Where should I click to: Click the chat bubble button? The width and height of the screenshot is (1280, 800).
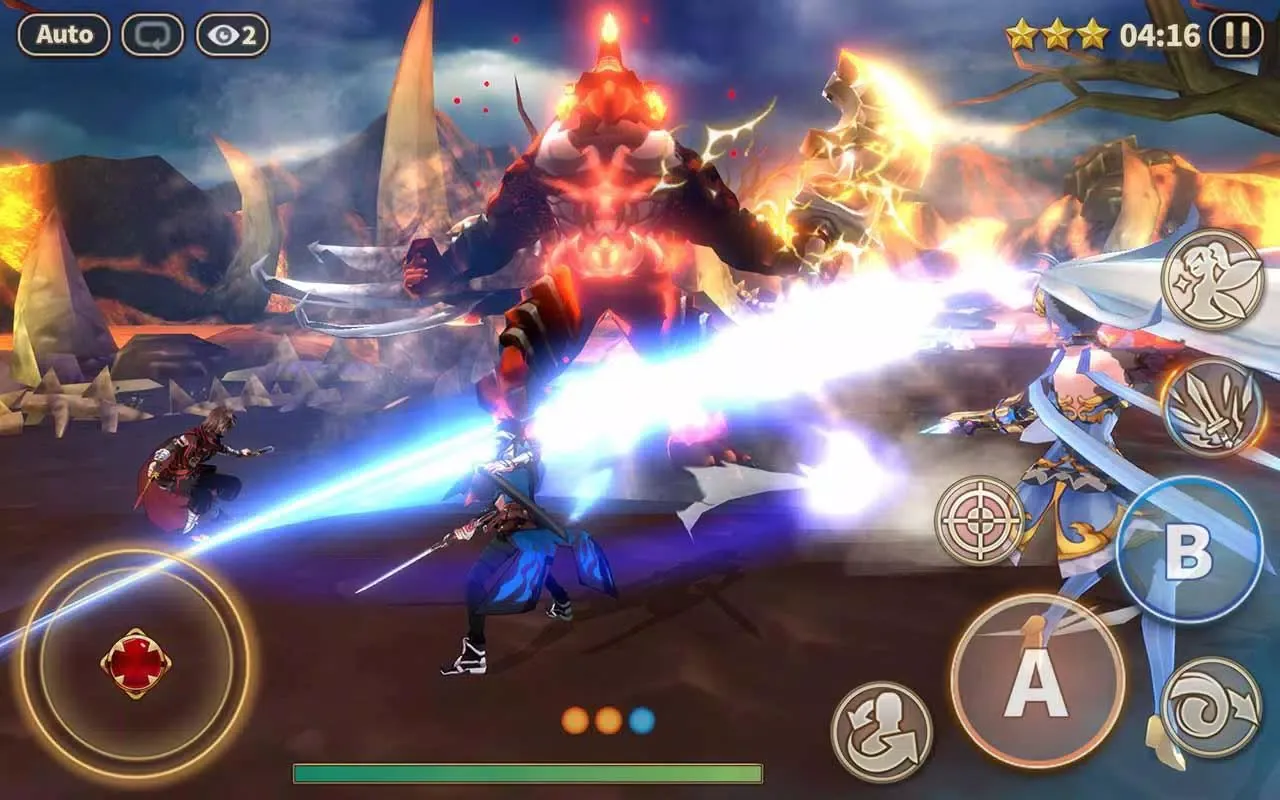(x=153, y=35)
